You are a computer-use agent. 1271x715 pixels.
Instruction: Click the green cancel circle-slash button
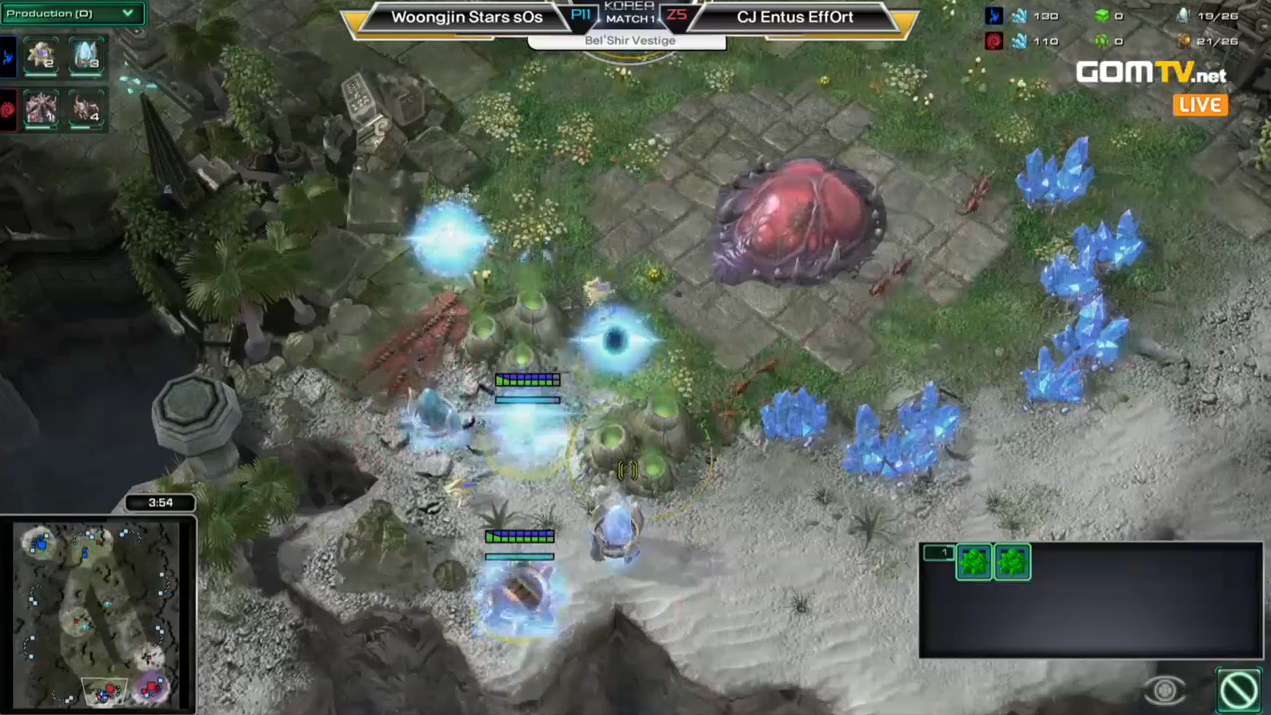(x=1239, y=689)
